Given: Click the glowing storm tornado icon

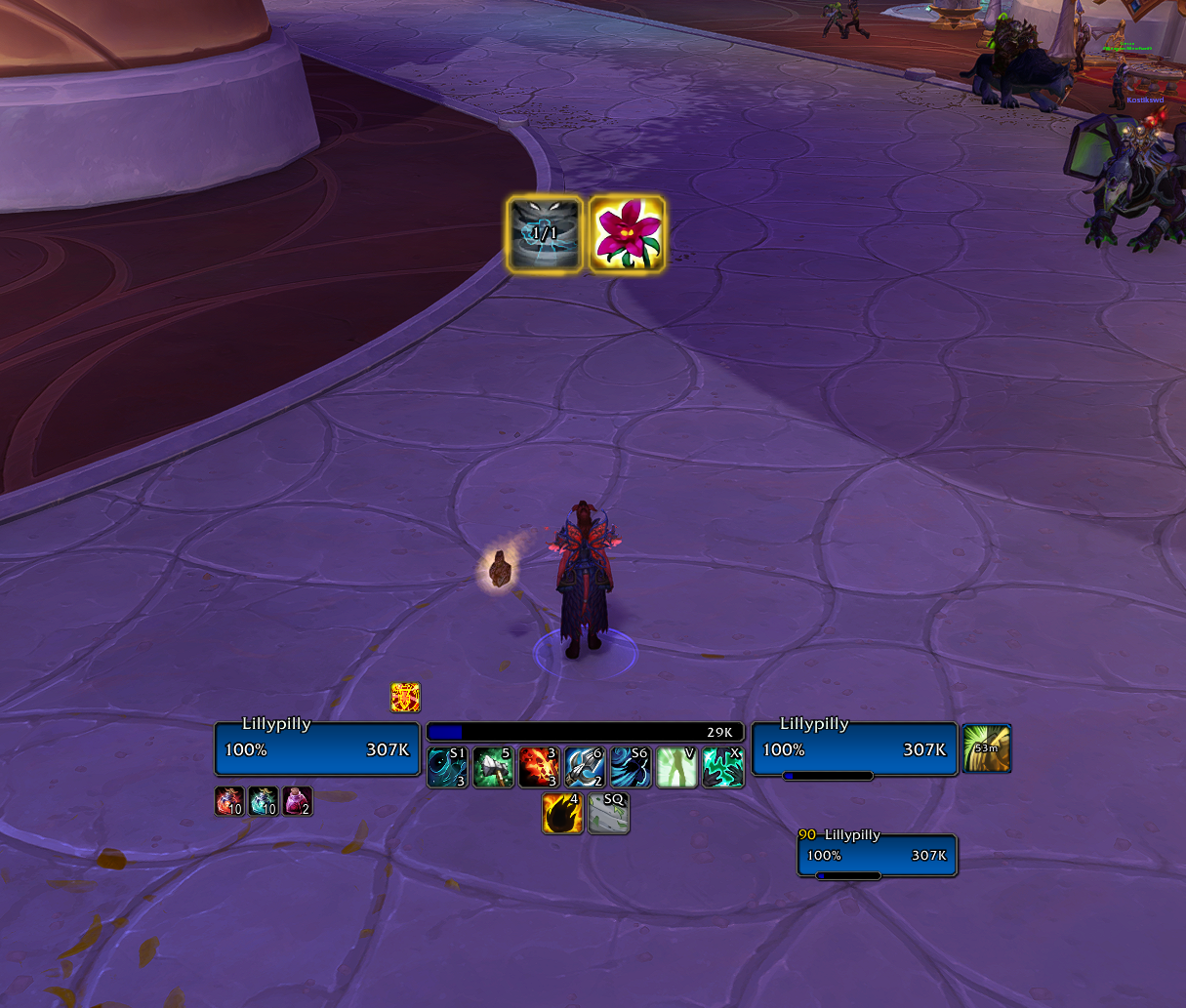Looking at the screenshot, I should (x=545, y=234).
